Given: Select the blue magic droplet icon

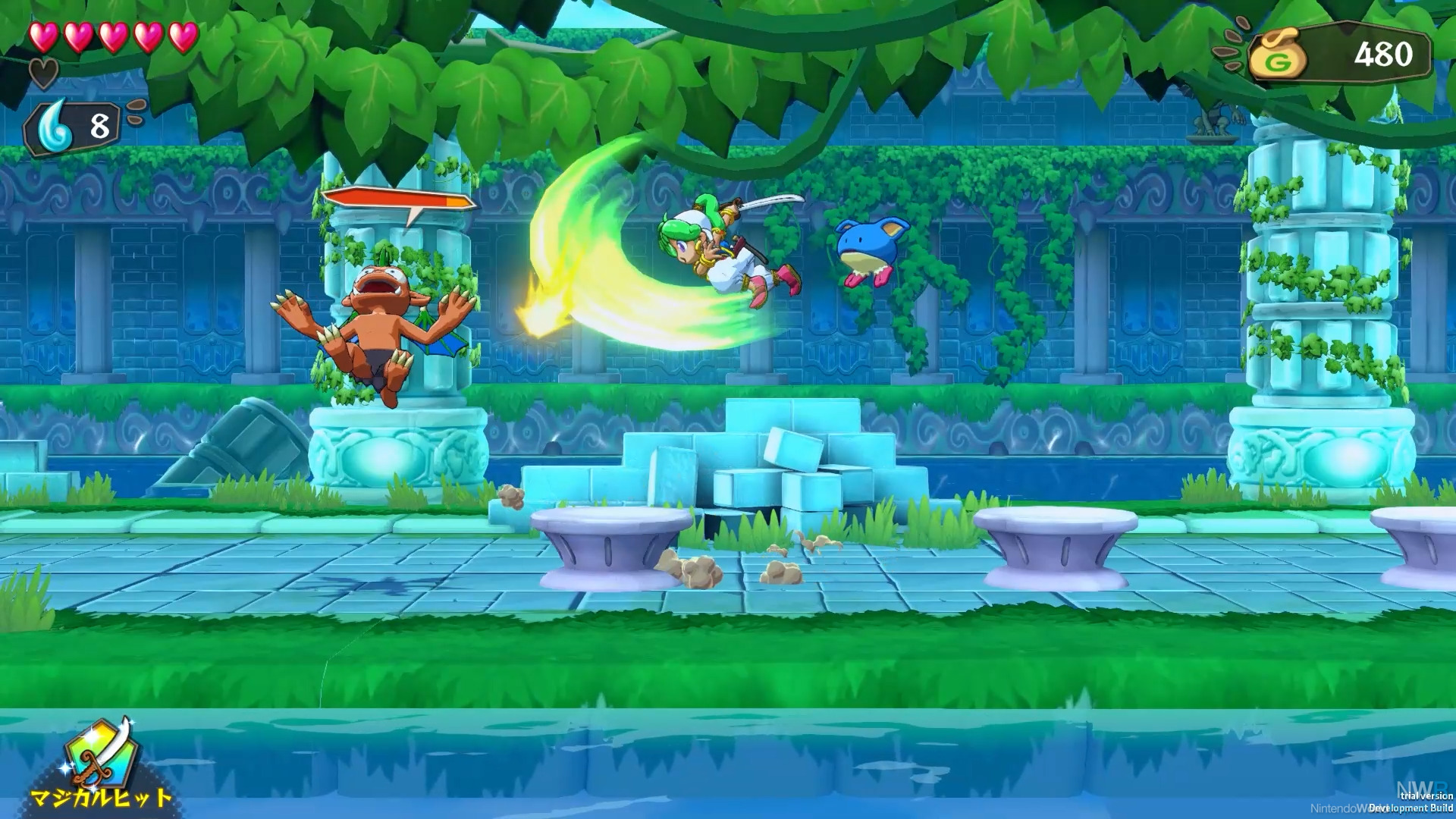Looking at the screenshot, I should pos(58,127).
